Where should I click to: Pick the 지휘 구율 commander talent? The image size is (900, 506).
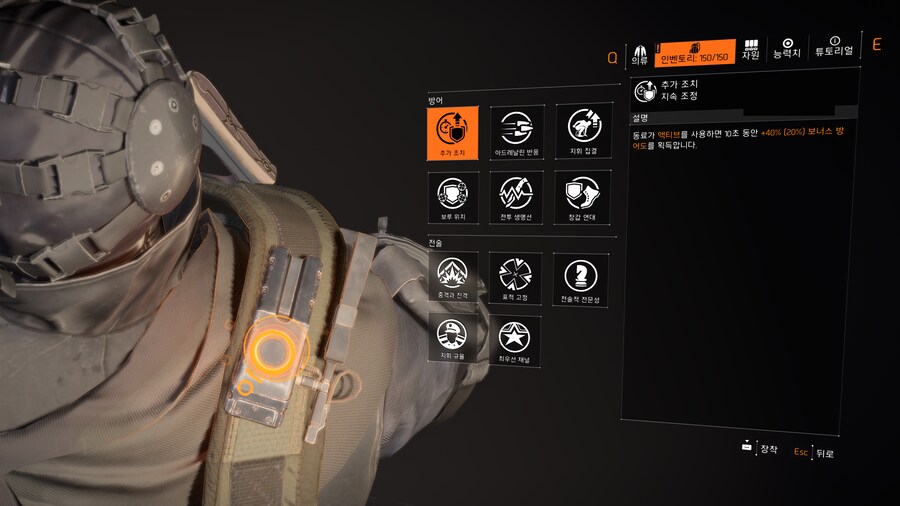point(452,340)
